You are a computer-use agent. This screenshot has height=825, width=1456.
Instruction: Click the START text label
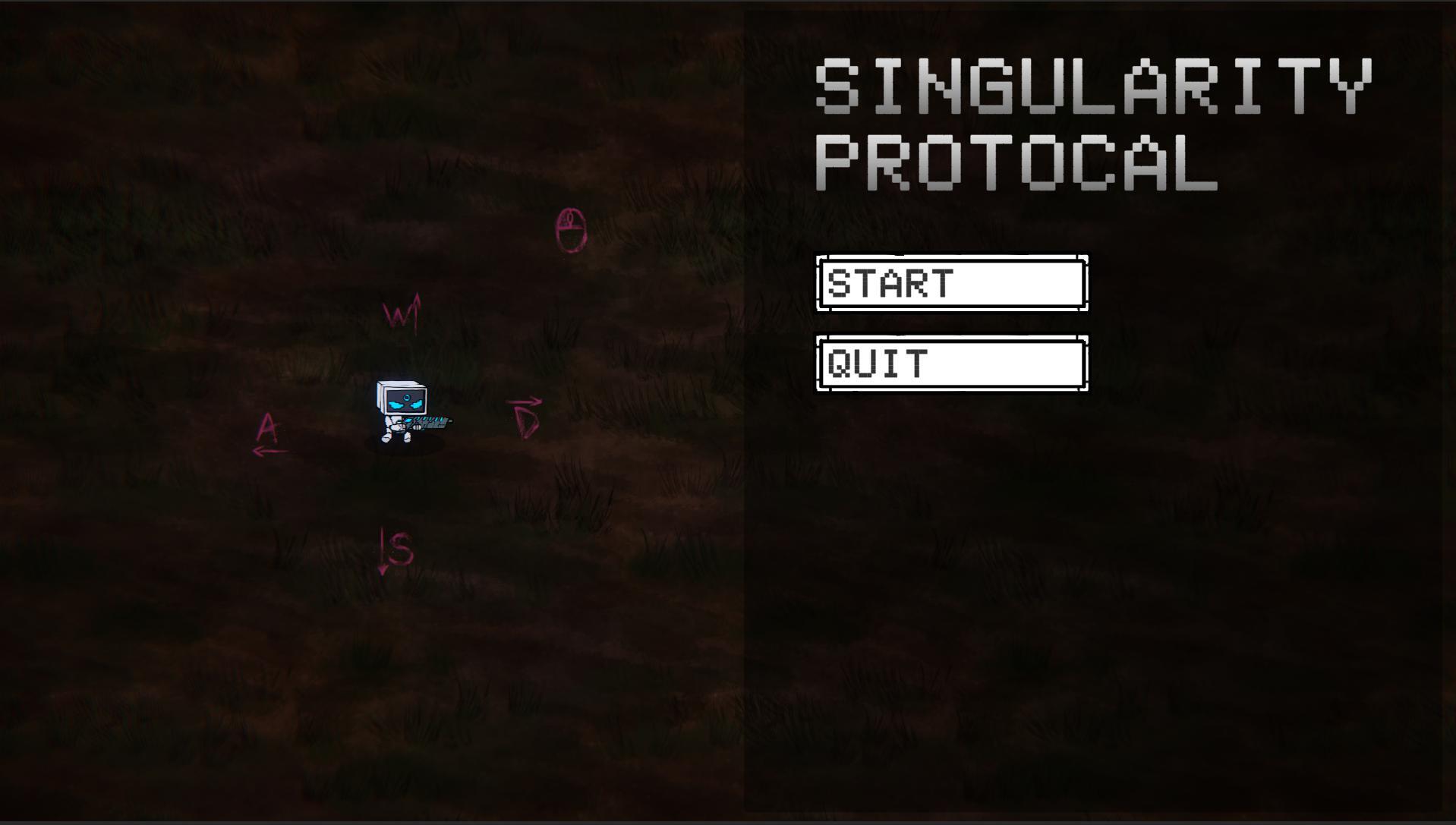[x=890, y=285]
